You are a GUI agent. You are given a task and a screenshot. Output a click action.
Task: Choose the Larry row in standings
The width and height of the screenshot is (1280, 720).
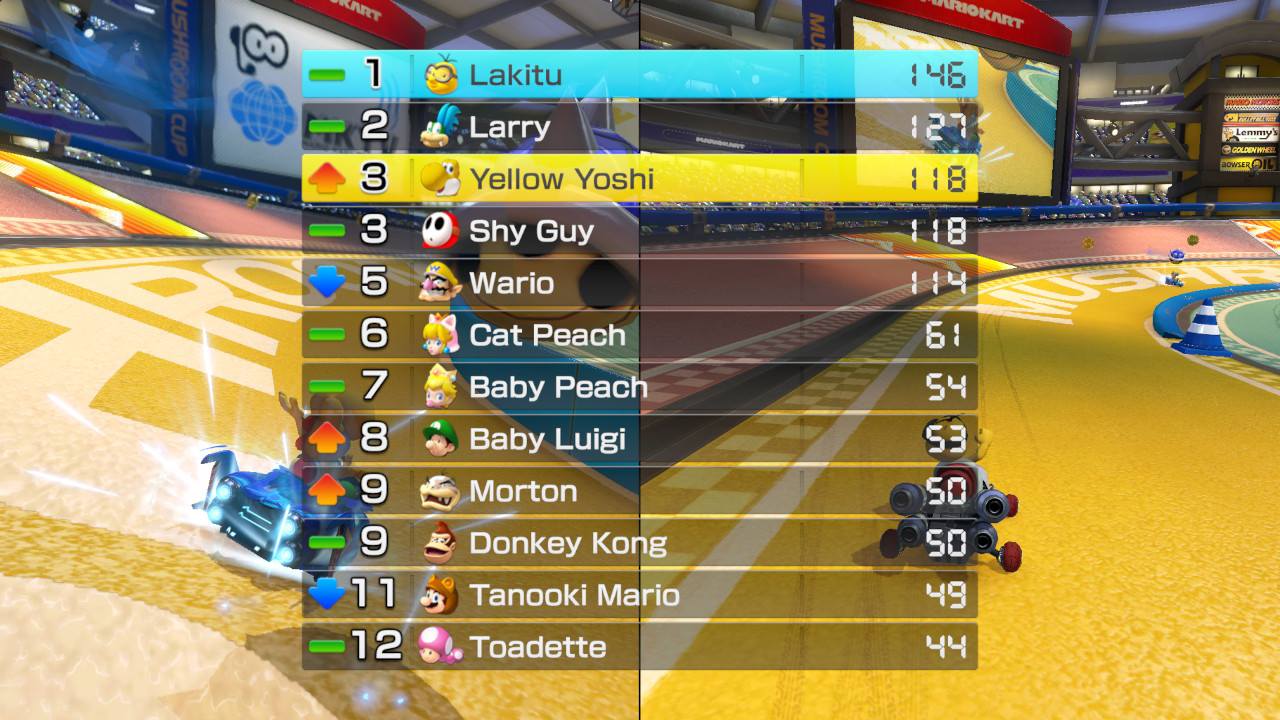click(x=640, y=127)
